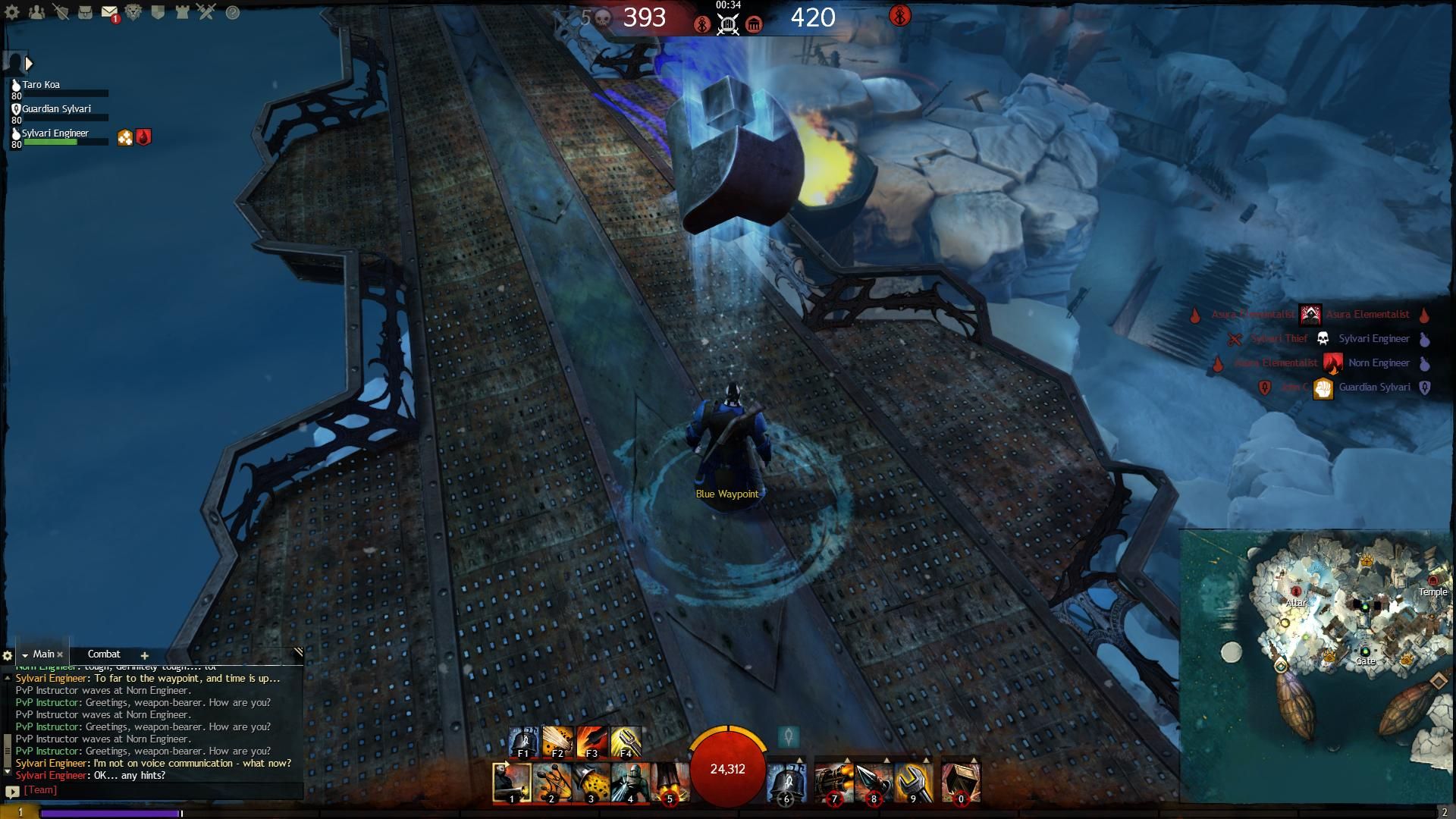
Task: Activate the F2 shrapnel toolbelt skill
Action: [x=557, y=742]
